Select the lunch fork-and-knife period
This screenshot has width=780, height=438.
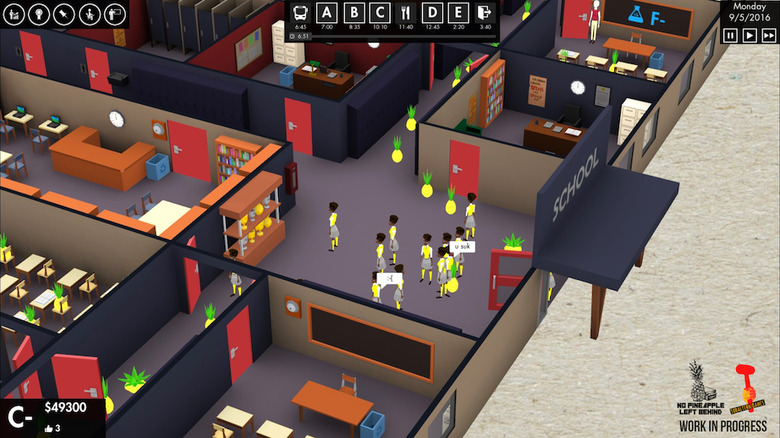coord(407,14)
